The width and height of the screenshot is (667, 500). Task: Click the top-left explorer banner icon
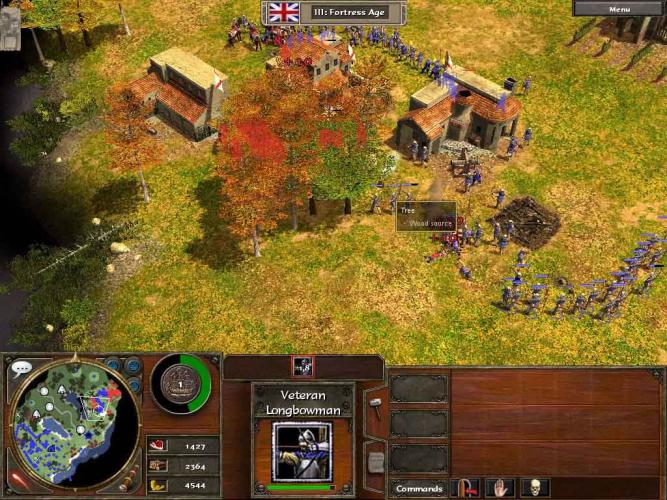tap(11, 29)
